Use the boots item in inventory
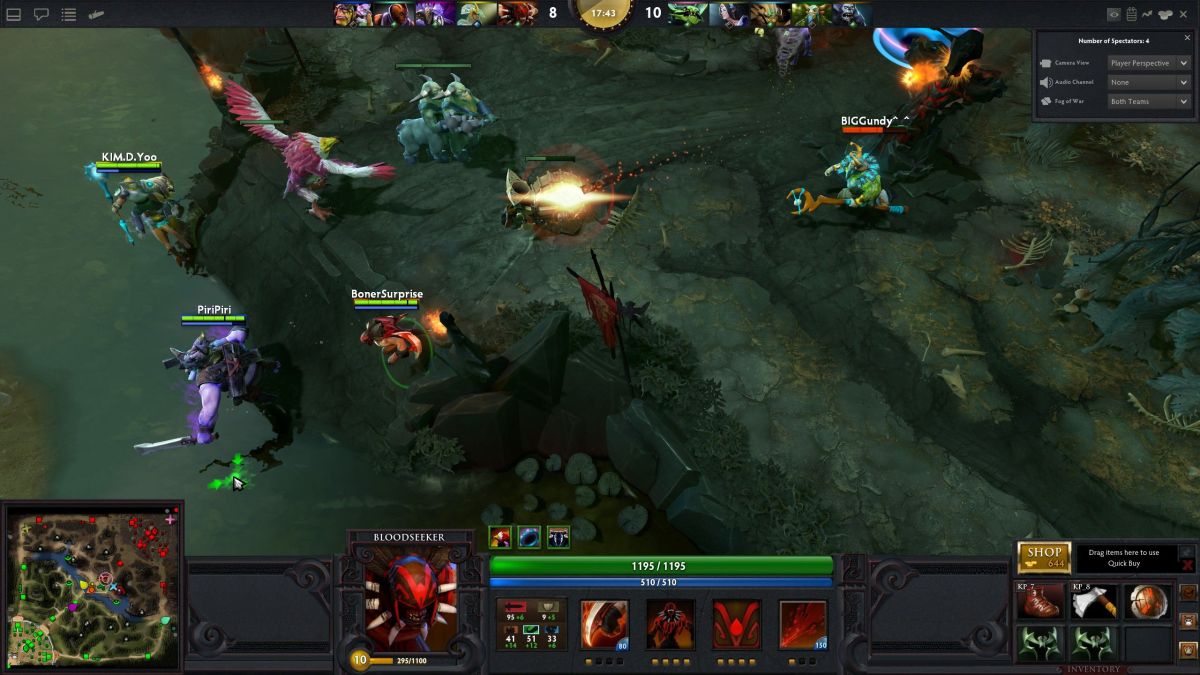The image size is (1200, 675). 1040,602
